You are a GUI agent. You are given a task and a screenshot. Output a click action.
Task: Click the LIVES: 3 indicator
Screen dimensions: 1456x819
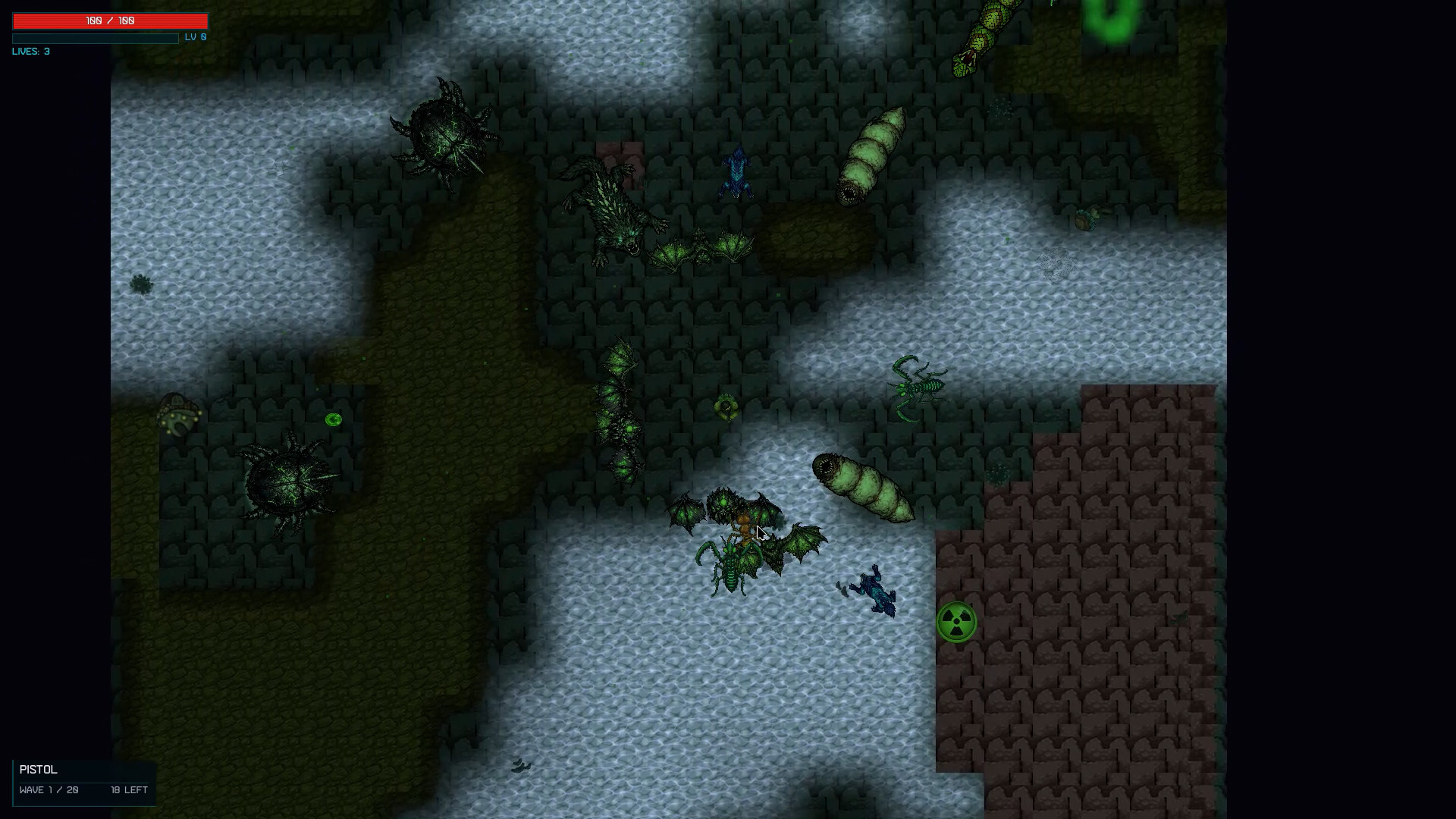(30, 51)
